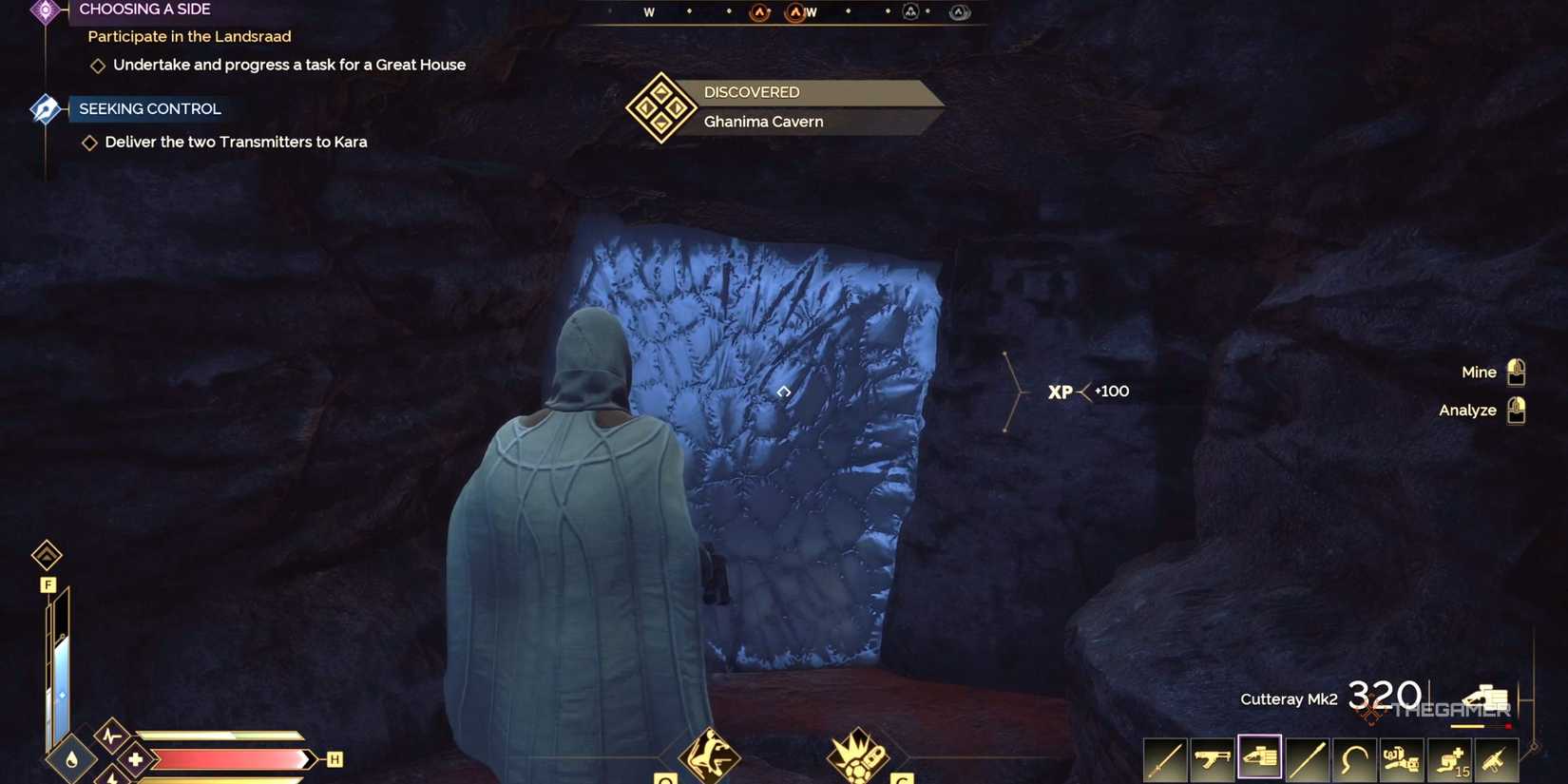Screen dimensions: 1568x784
Task: Select the spear from the hotbar
Action: pyautogui.click(x=1309, y=758)
